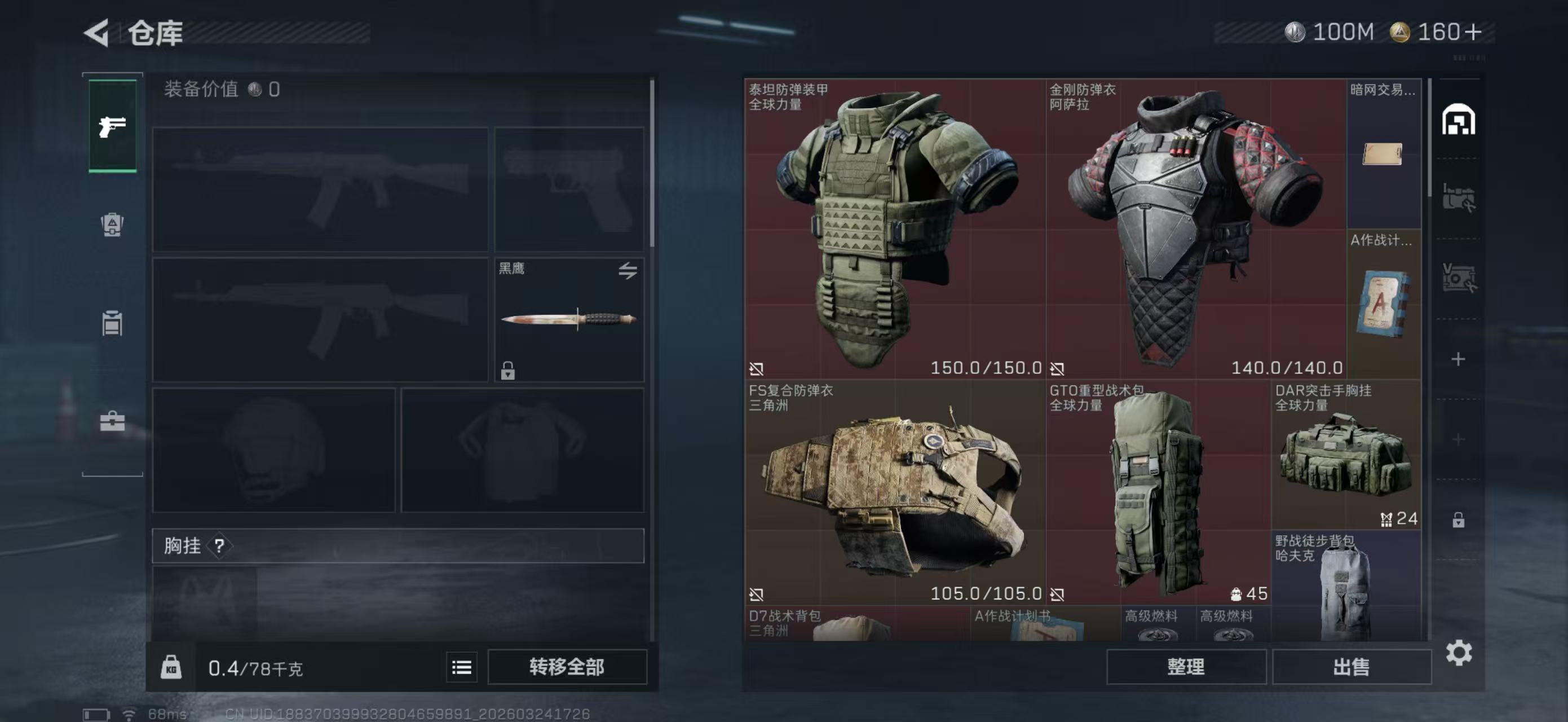Open the backpack tab in left sidebar

pyautogui.click(x=112, y=224)
